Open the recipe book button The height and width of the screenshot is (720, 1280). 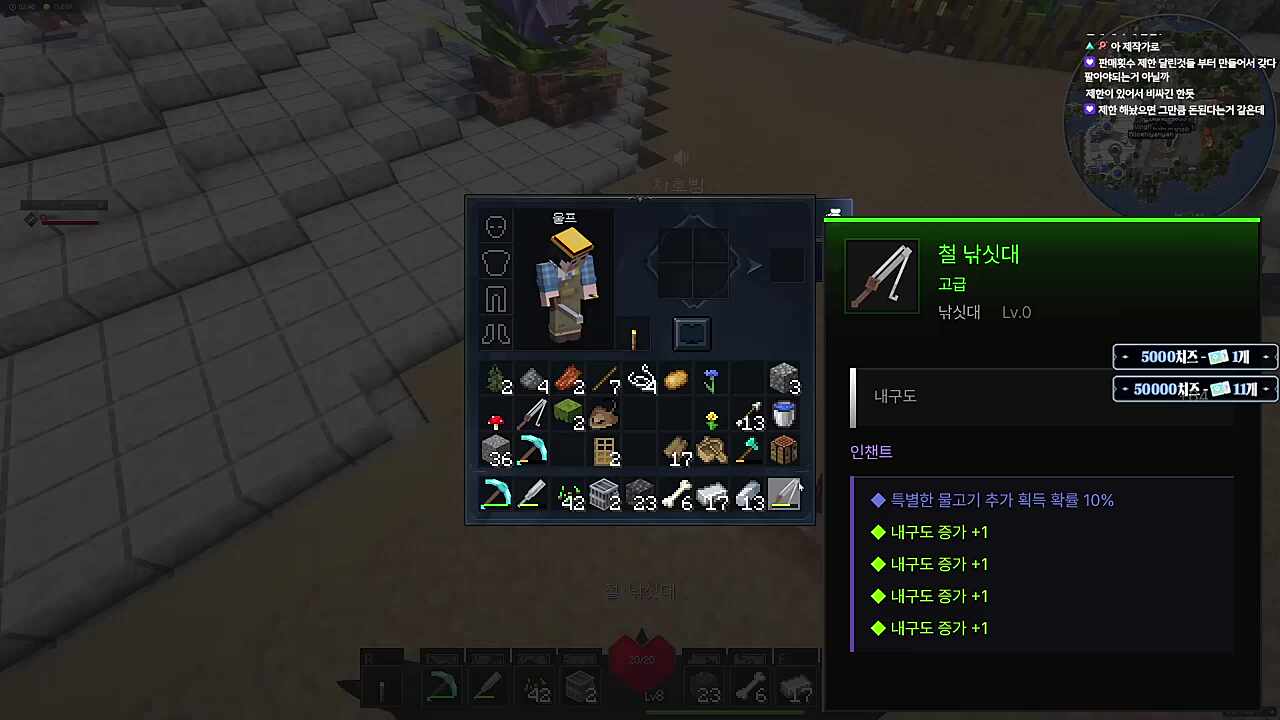click(692, 334)
